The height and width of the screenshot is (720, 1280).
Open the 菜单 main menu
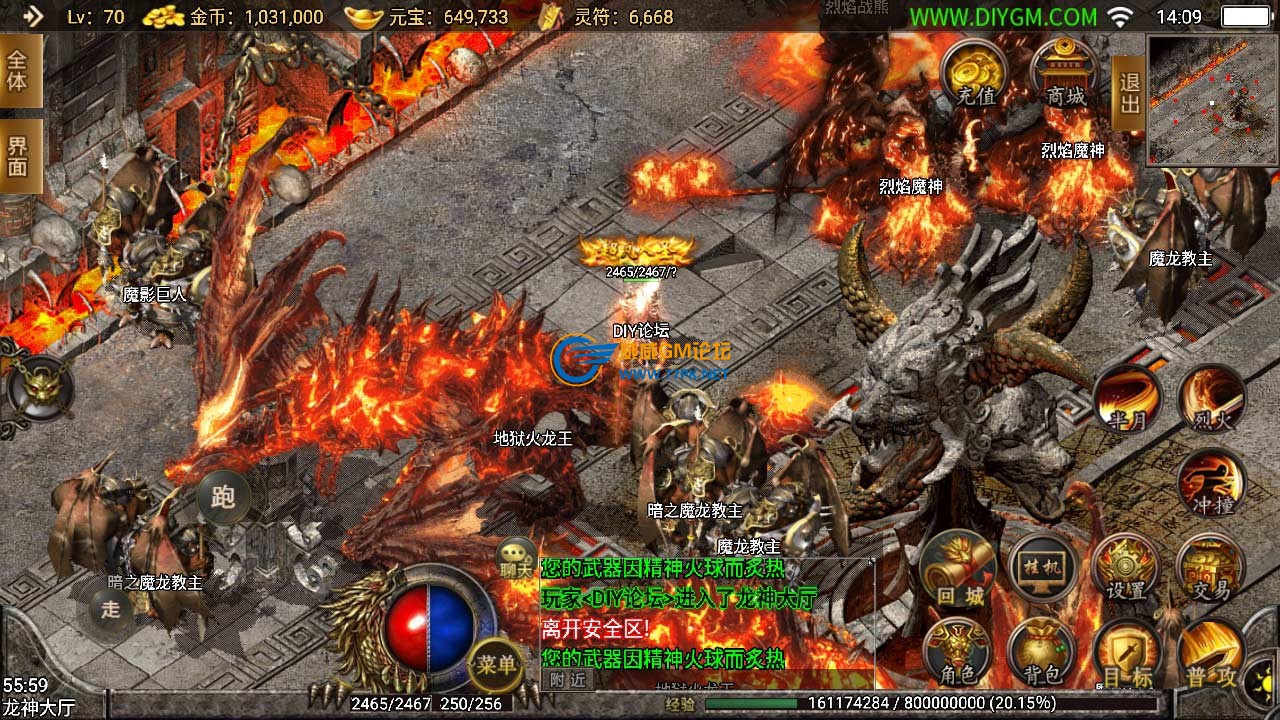pos(496,664)
